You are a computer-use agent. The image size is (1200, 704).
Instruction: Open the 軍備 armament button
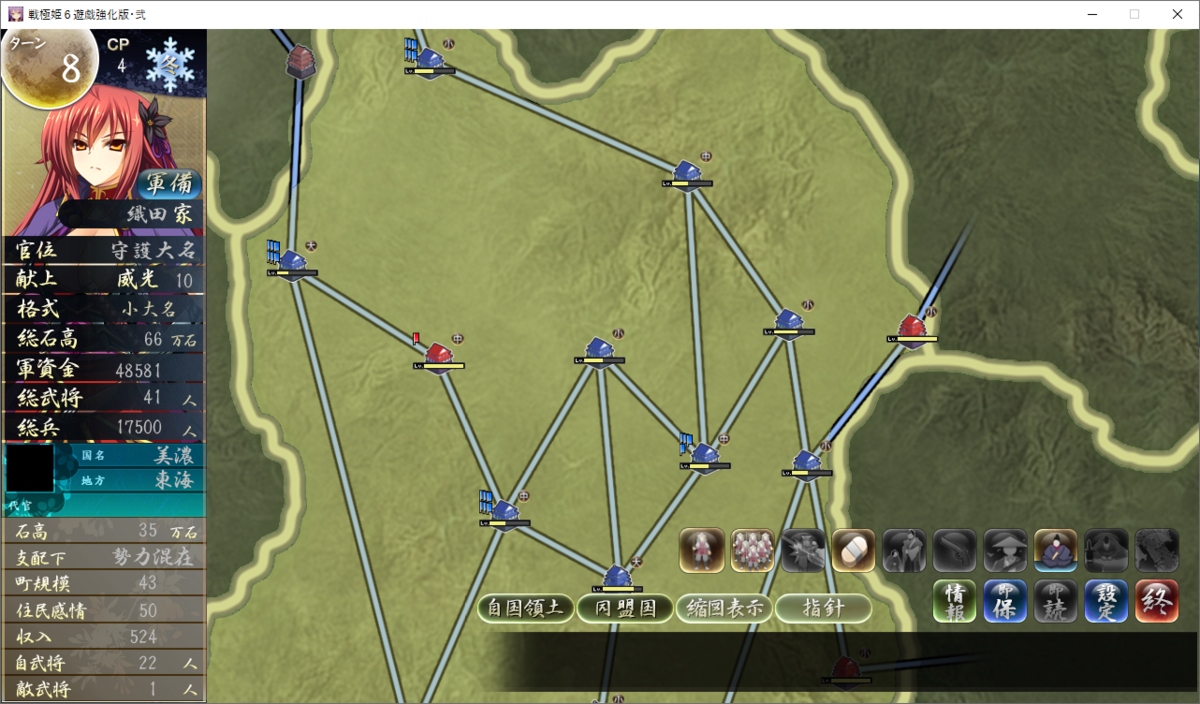click(x=173, y=184)
